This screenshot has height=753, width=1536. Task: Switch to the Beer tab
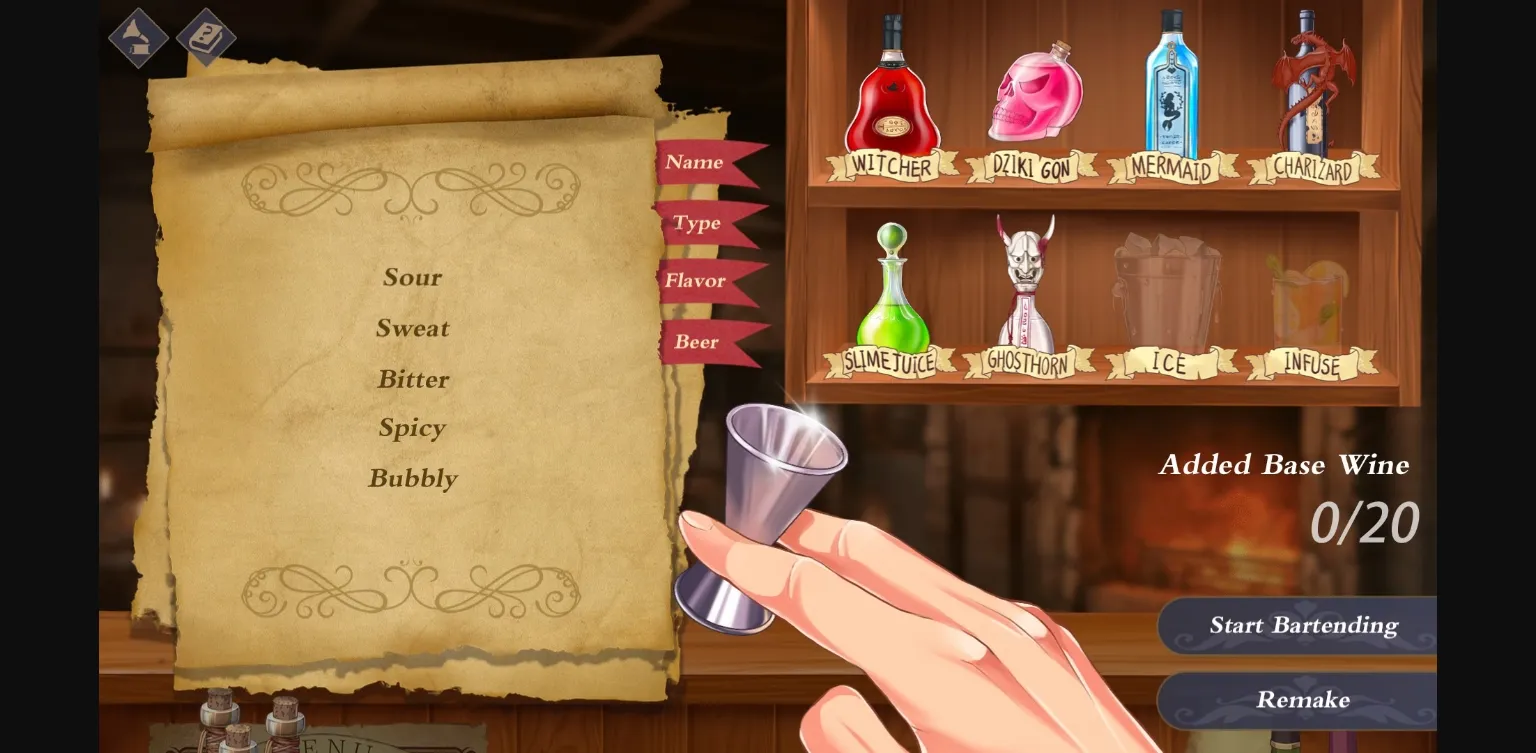695,341
